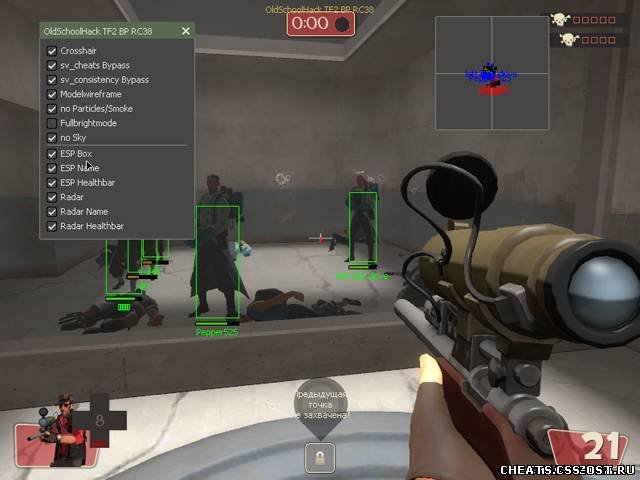Image resolution: width=640 pixels, height=480 pixels.
Task: Click the radar minimap display
Action: coord(491,74)
